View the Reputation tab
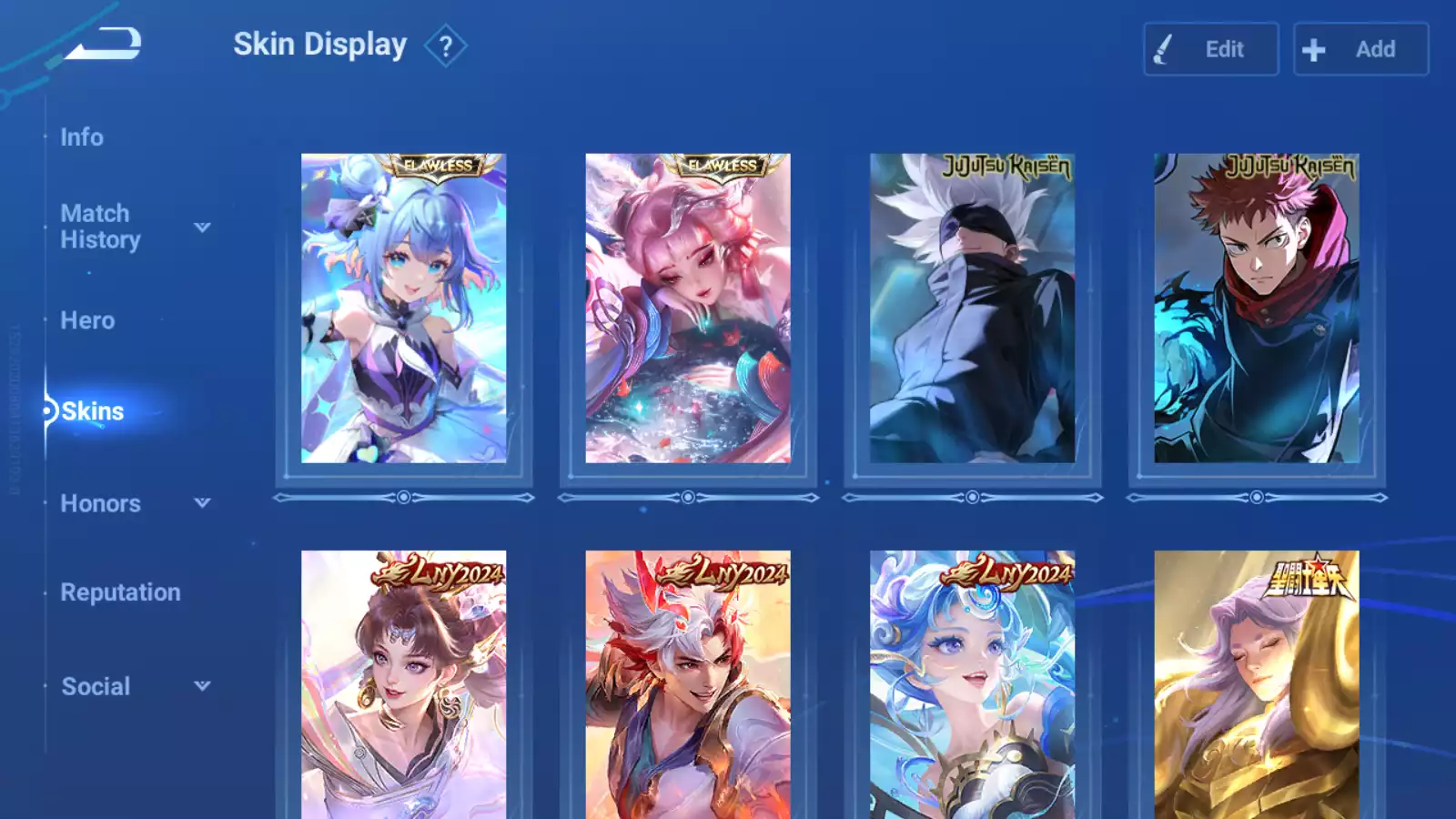The width and height of the screenshot is (1456, 819). click(120, 592)
